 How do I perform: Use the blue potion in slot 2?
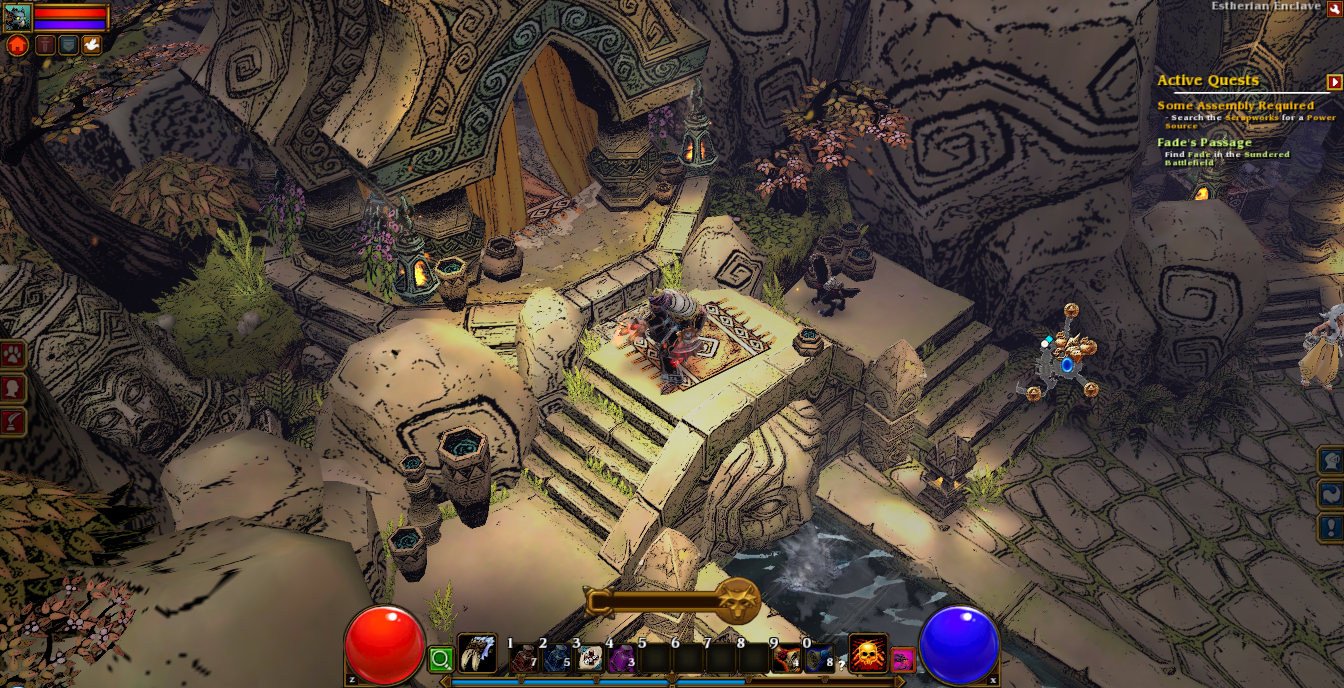coord(558,658)
